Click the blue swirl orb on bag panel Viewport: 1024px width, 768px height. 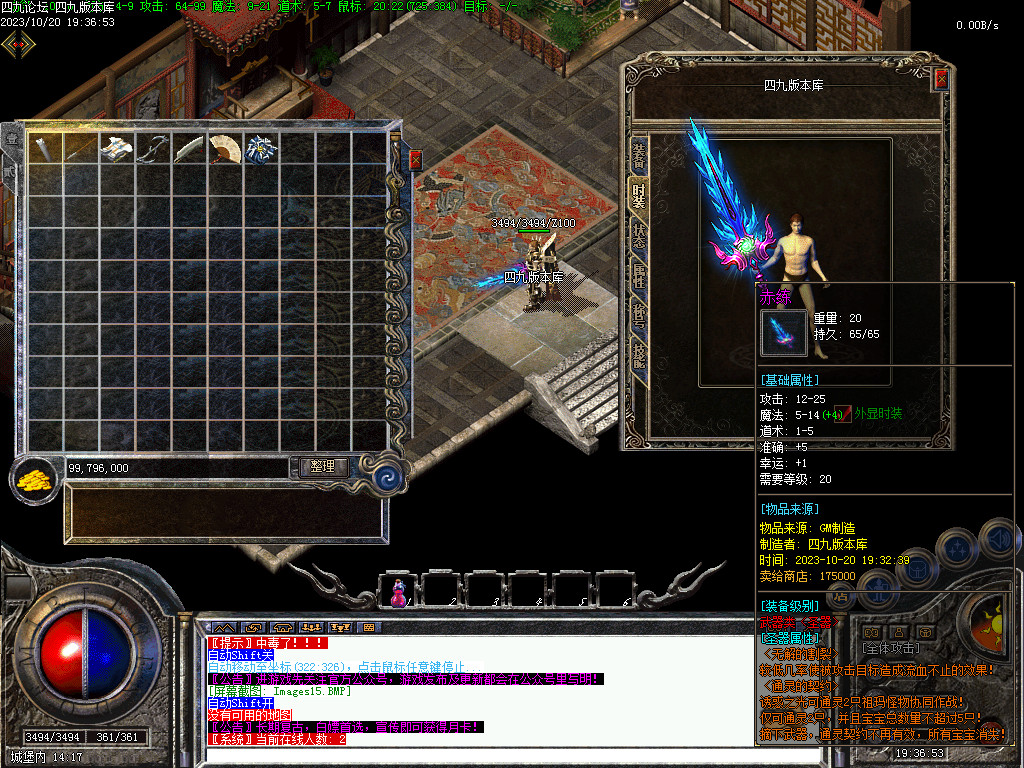[x=385, y=477]
